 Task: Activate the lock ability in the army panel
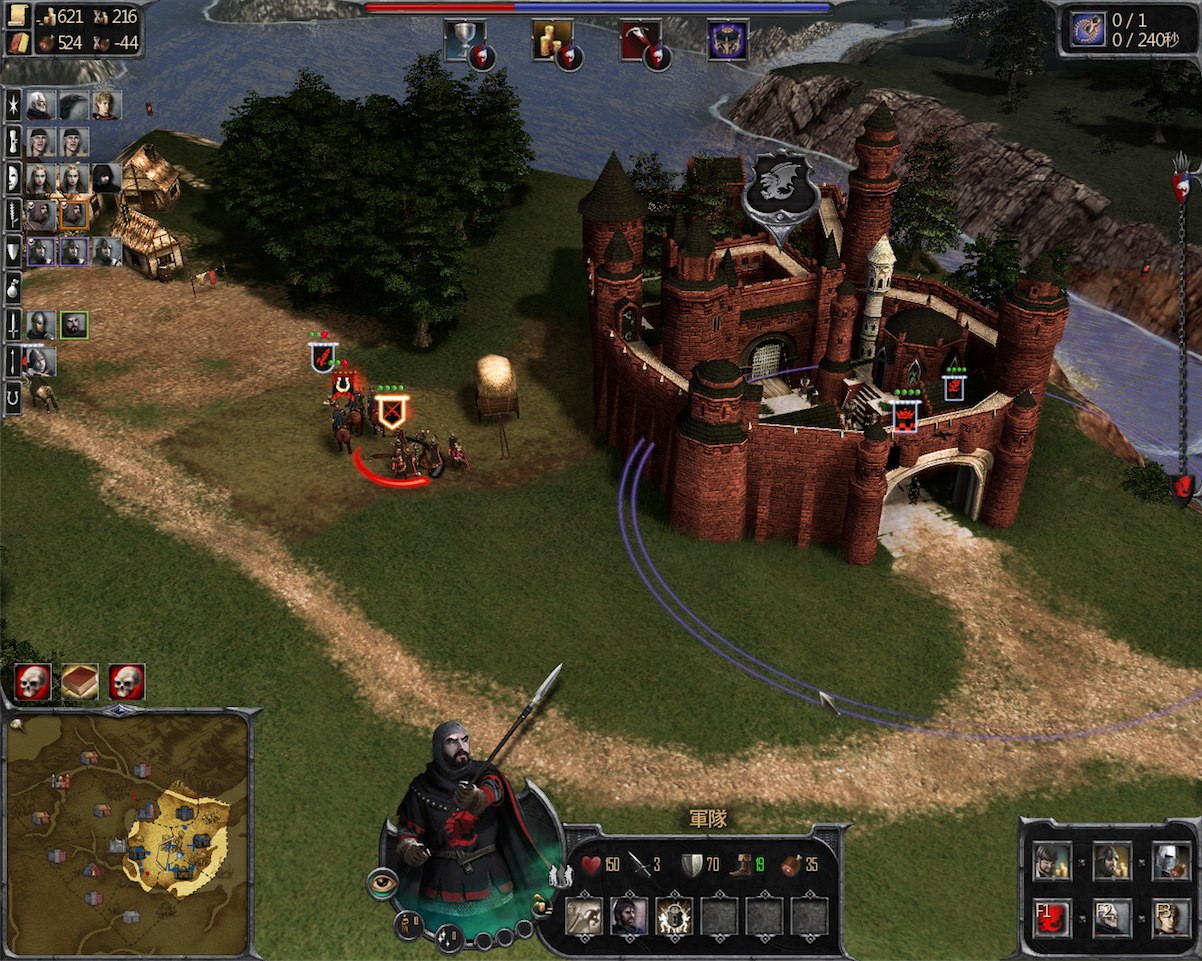(674, 916)
